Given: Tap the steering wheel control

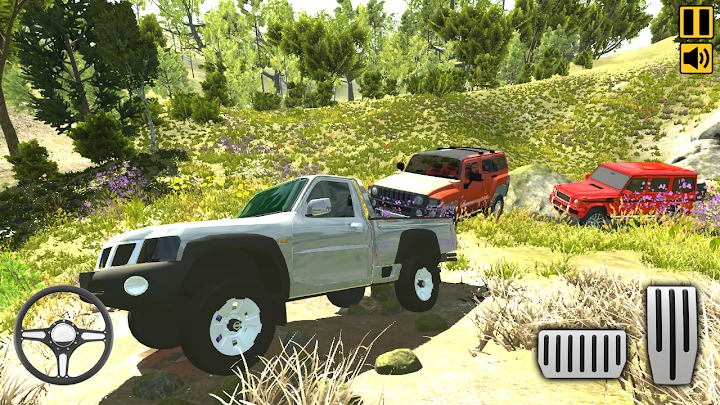Looking at the screenshot, I should click(x=63, y=335).
